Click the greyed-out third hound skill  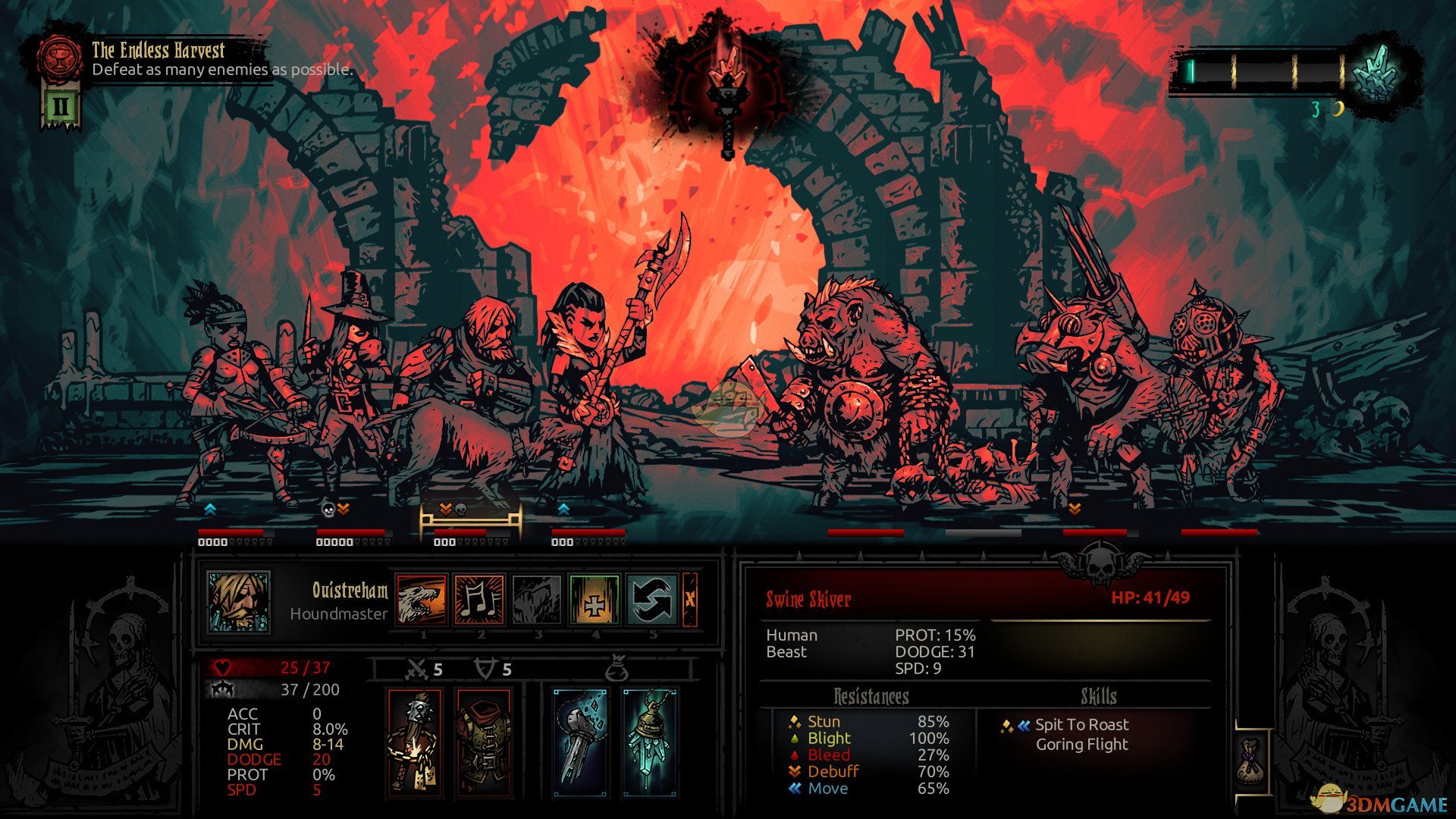pyautogui.click(x=537, y=599)
